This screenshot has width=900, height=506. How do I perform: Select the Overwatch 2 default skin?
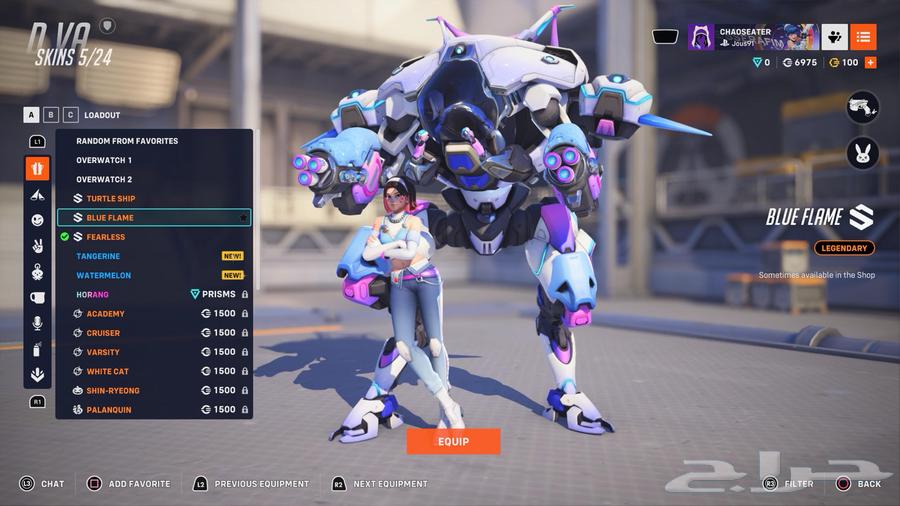(x=104, y=179)
